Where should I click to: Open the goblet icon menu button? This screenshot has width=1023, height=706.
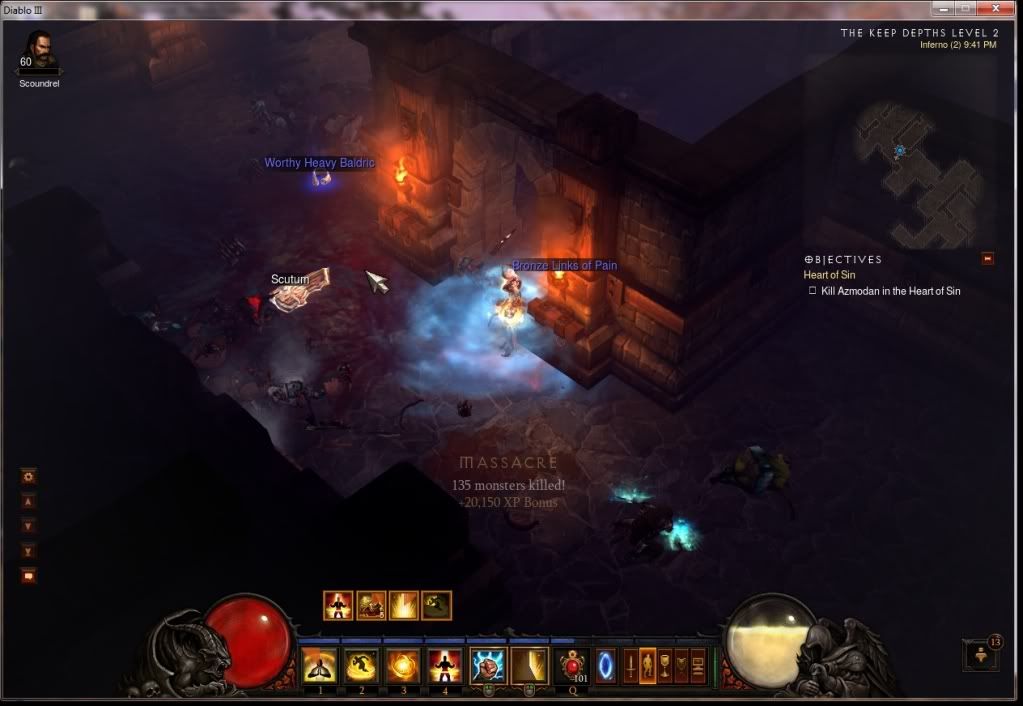664,665
